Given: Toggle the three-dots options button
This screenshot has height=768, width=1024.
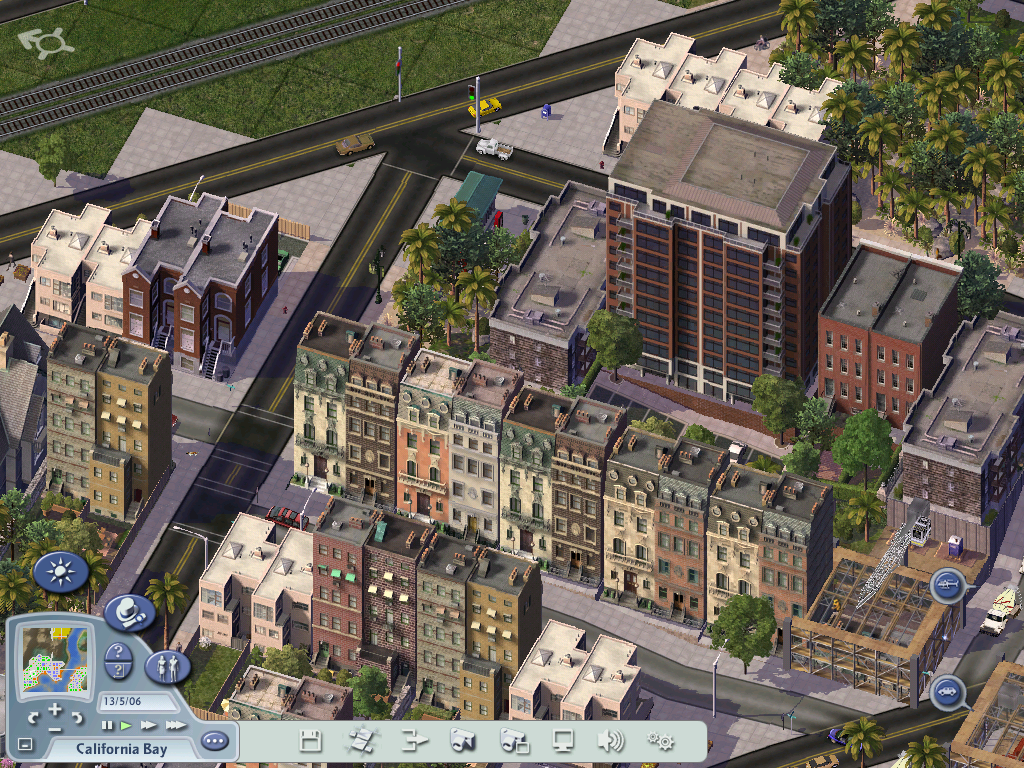Looking at the screenshot, I should tap(213, 741).
